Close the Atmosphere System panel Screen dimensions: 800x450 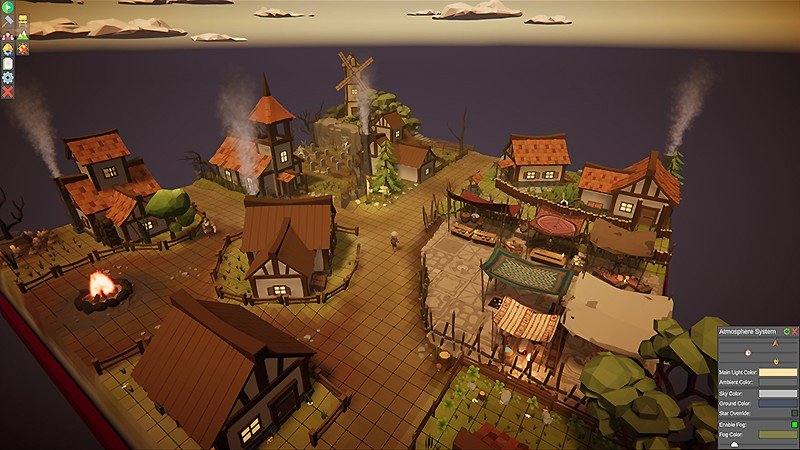(x=795, y=330)
